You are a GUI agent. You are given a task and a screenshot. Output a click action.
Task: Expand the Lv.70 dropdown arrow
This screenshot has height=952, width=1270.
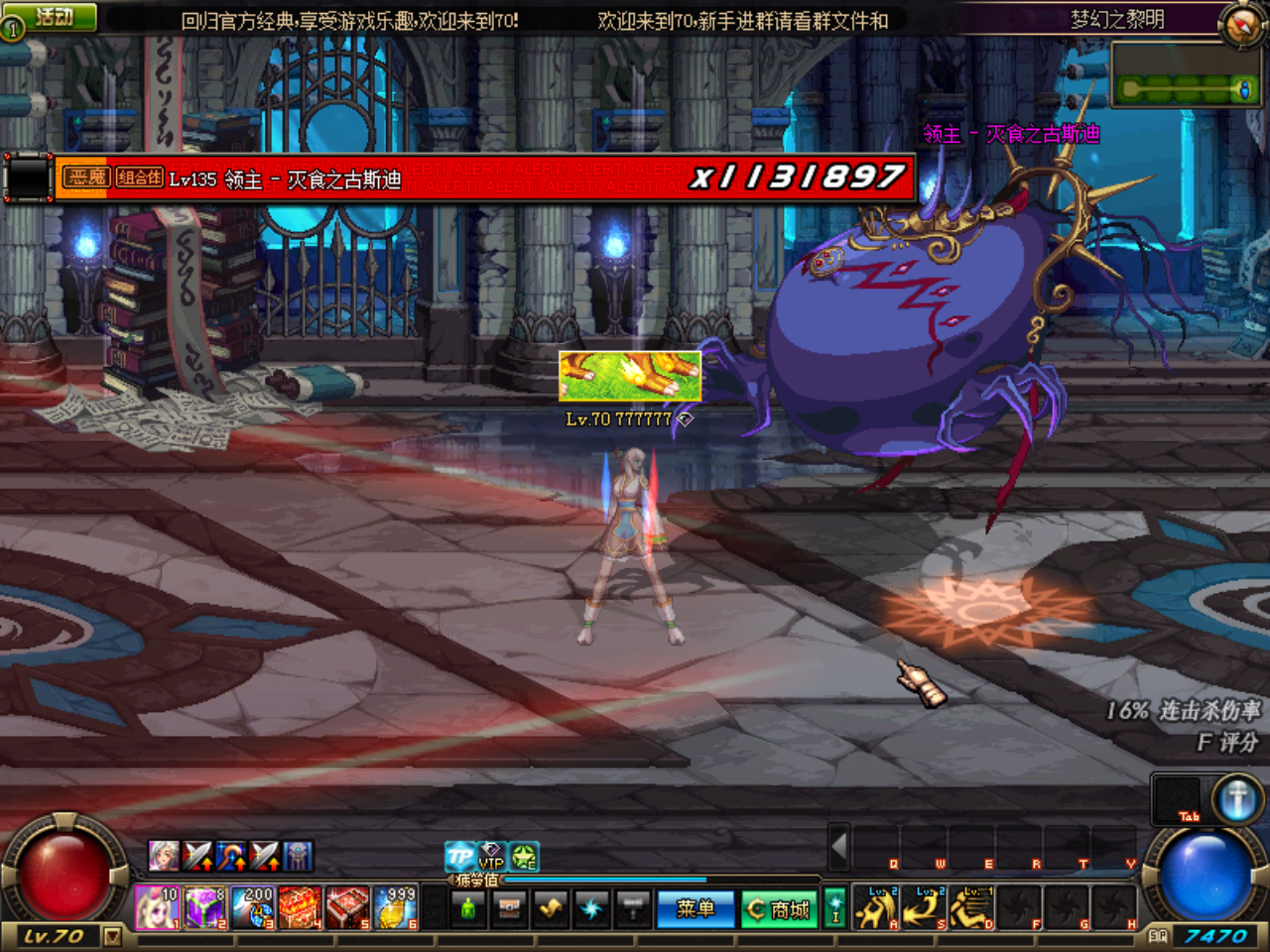tap(112, 937)
